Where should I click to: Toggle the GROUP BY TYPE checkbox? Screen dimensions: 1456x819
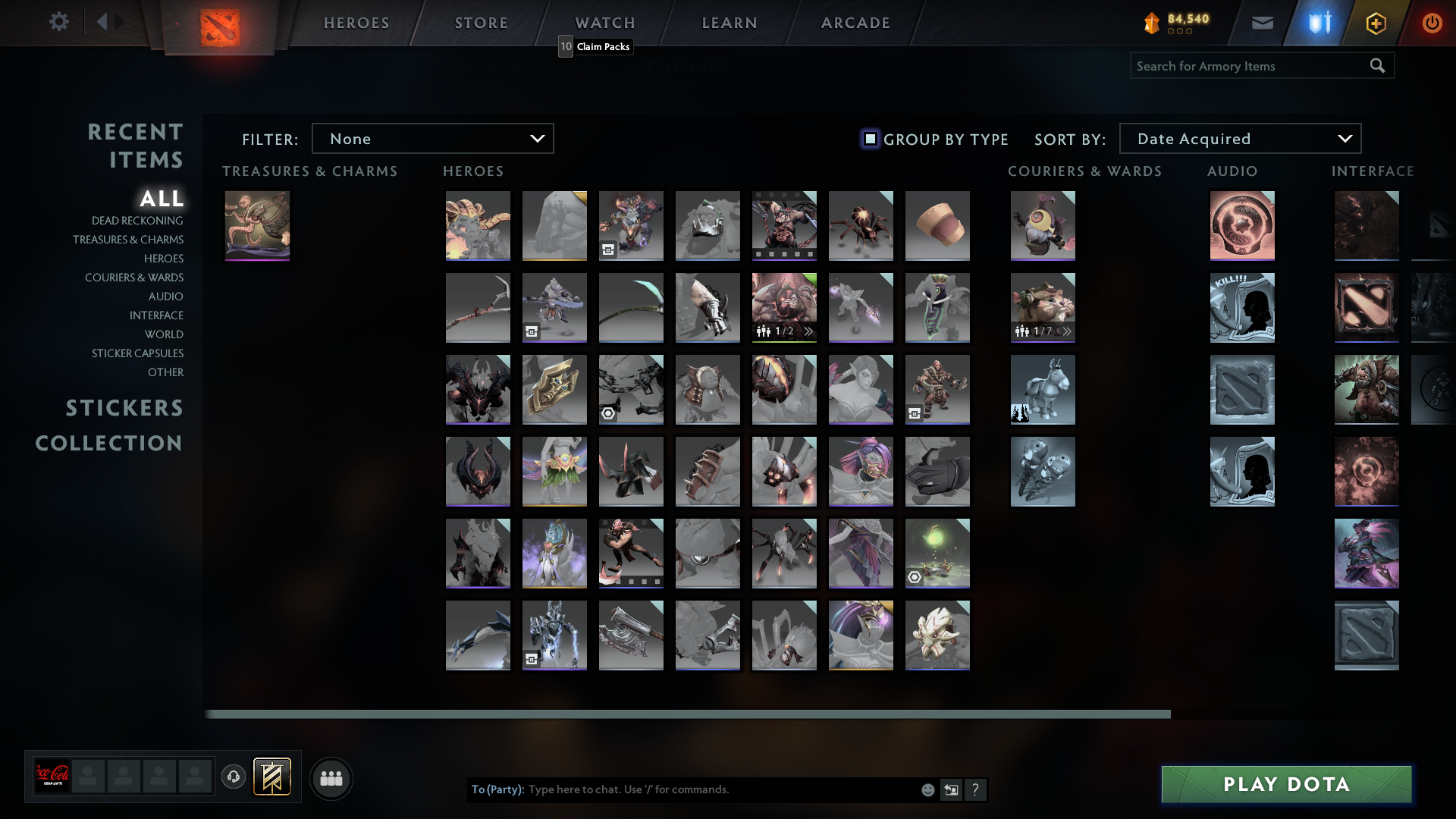click(x=870, y=139)
